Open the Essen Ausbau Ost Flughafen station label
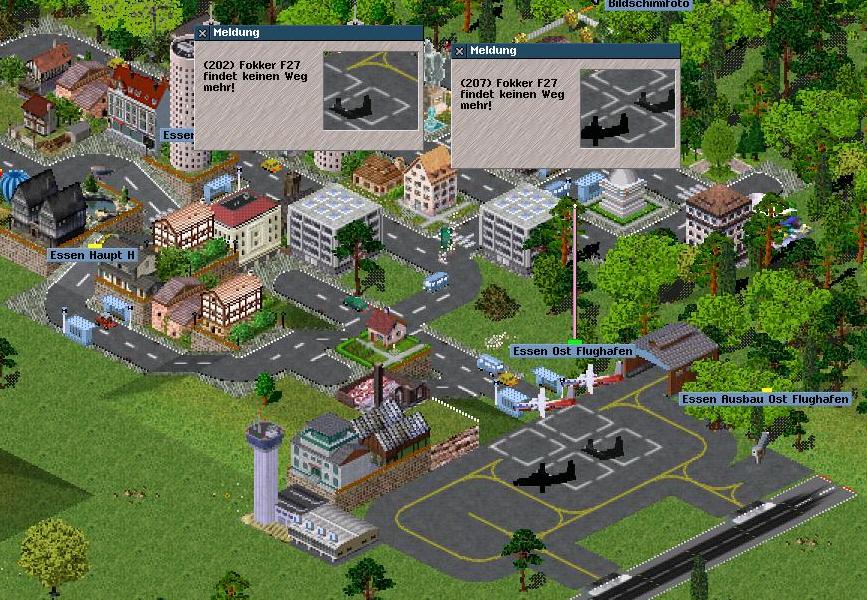The height and width of the screenshot is (600, 867). (765, 399)
